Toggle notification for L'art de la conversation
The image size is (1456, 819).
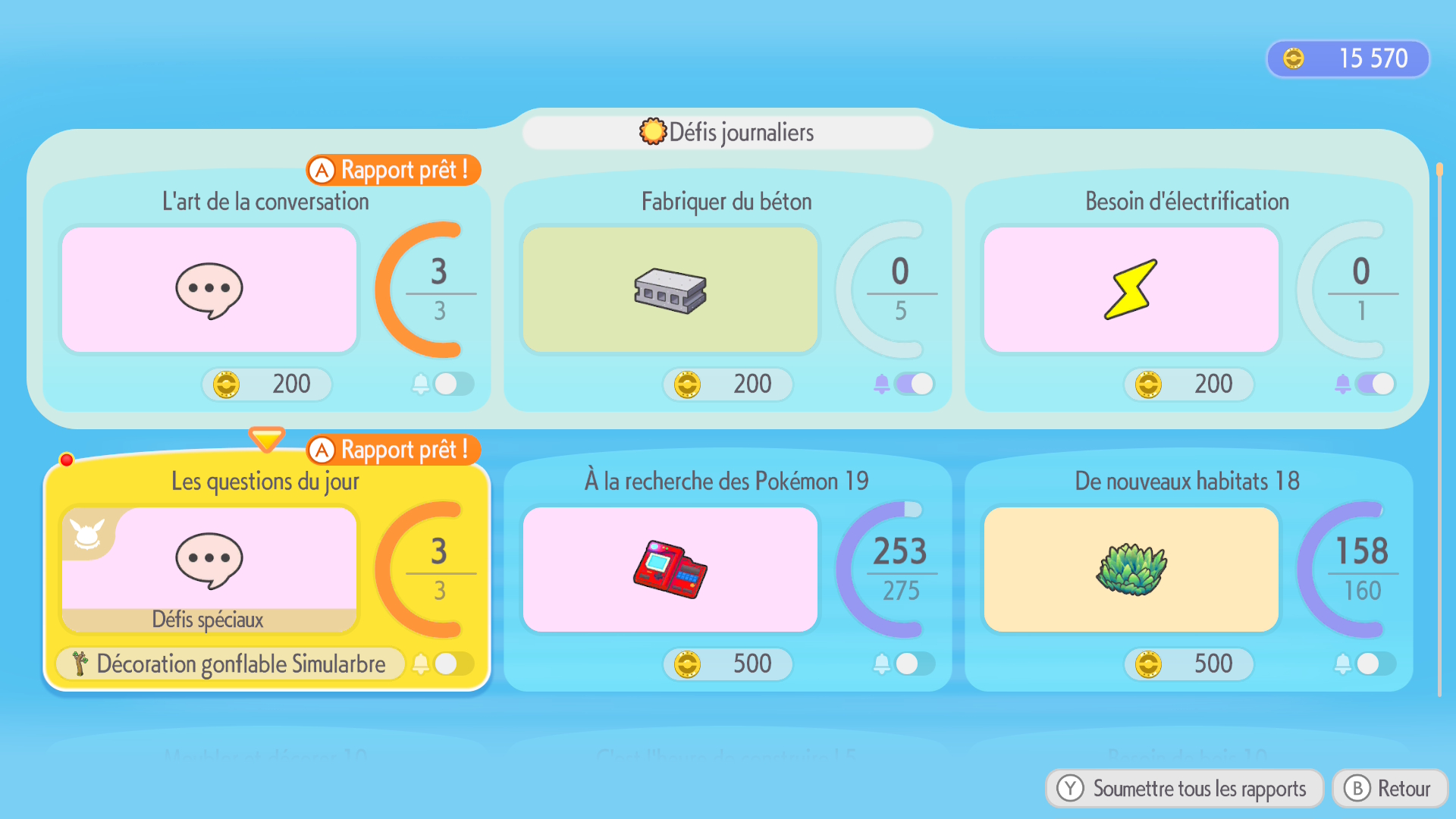coord(453,384)
